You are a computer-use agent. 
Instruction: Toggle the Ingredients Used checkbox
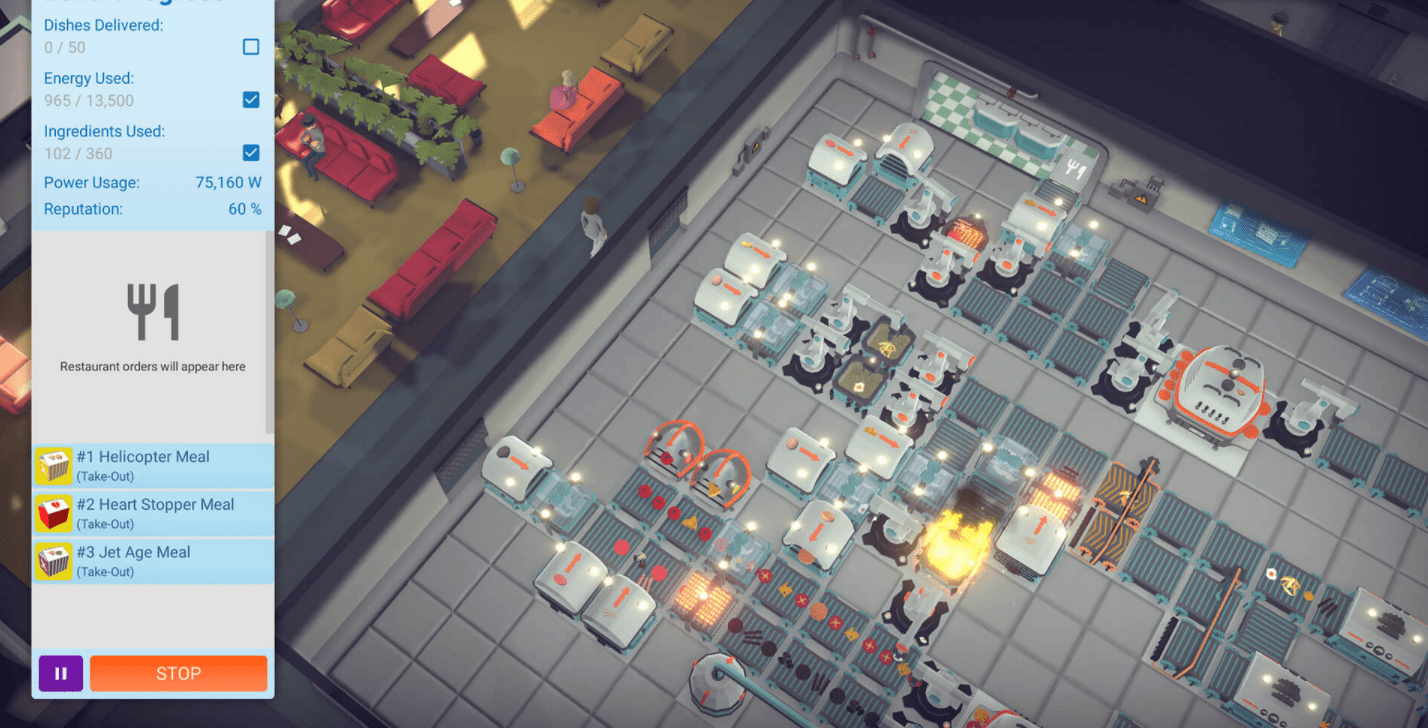pyautogui.click(x=251, y=153)
